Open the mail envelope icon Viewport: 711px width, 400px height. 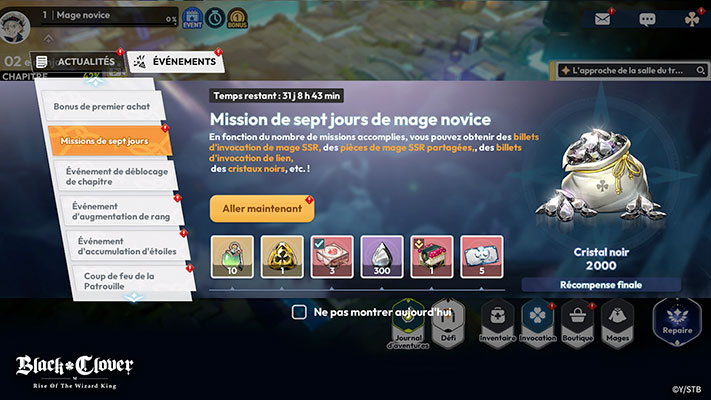point(602,19)
